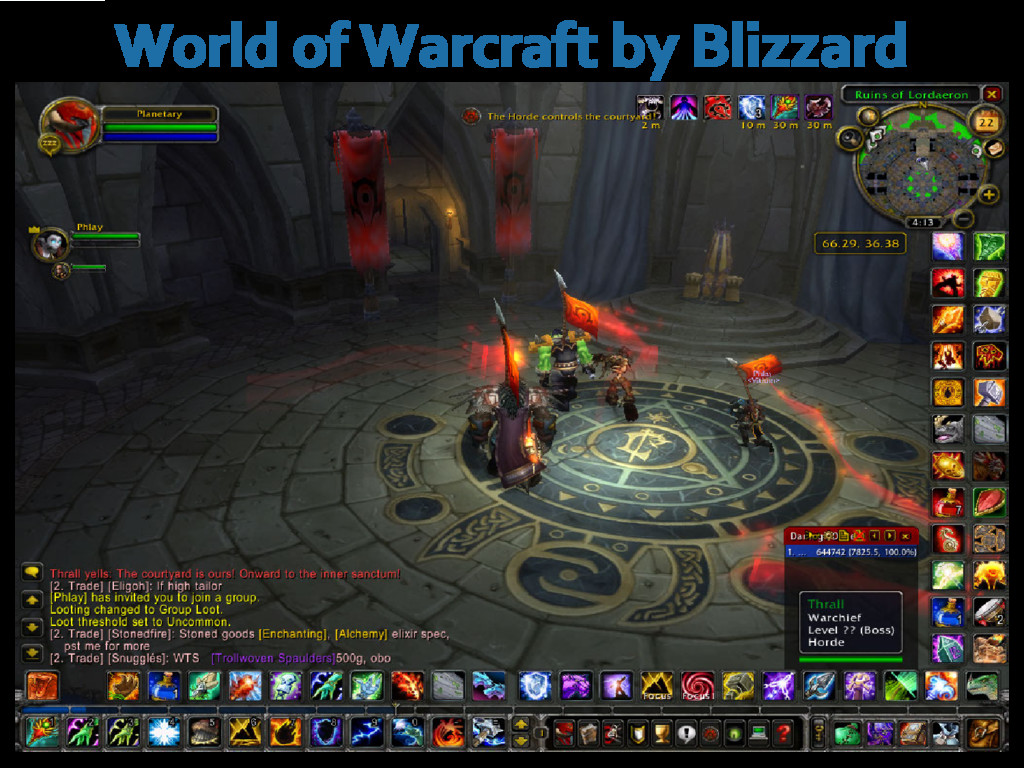Close the Ruins of Lordaeron minimap header

pyautogui.click(x=992, y=94)
